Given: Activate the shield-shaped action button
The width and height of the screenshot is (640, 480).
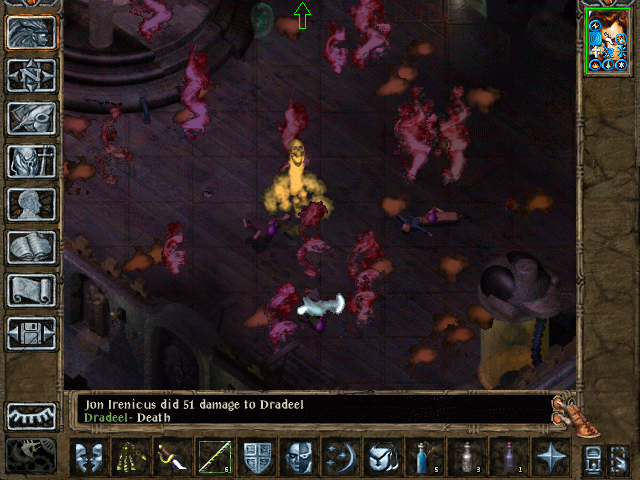Looking at the screenshot, I should coord(257,457).
